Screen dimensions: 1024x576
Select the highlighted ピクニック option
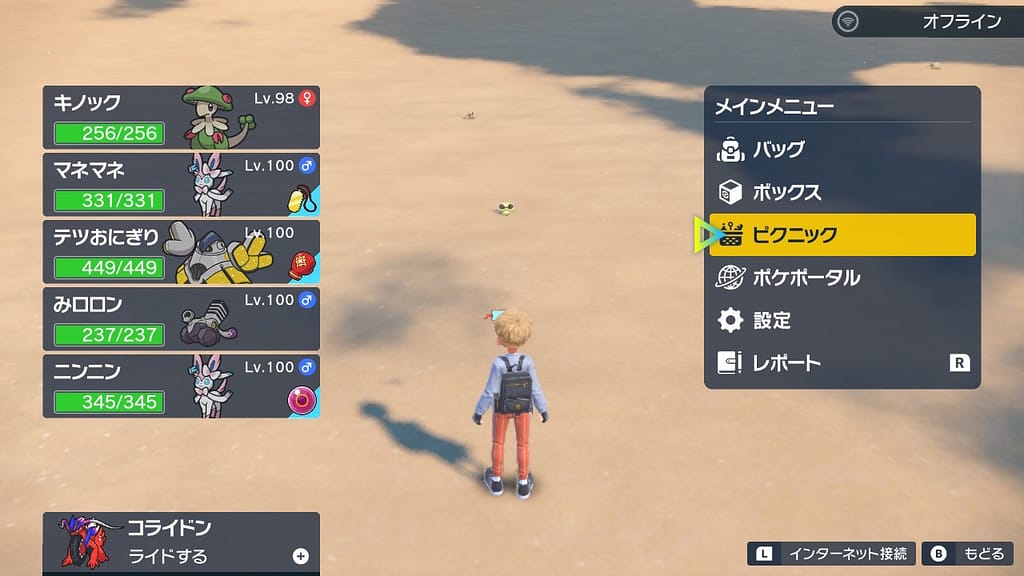click(x=841, y=235)
